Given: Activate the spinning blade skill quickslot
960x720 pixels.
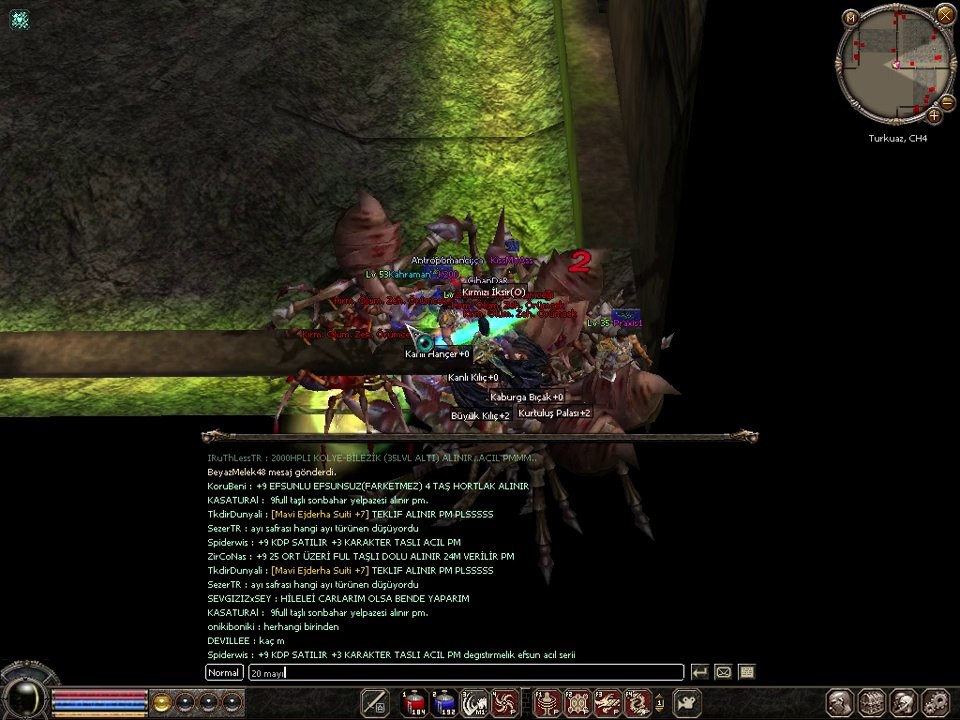Looking at the screenshot, I should click(x=504, y=703).
